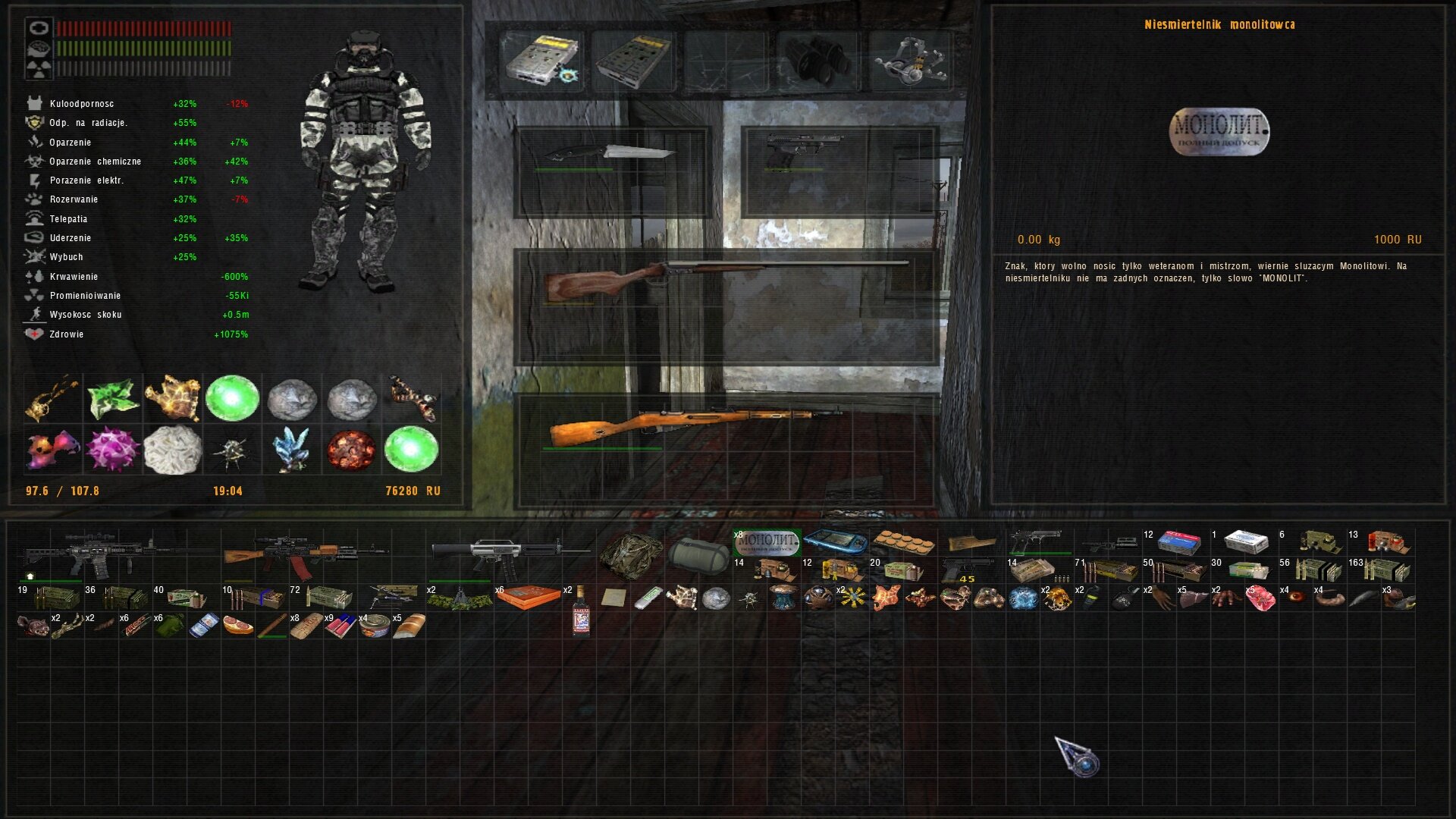This screenshot has height=819, width=1456.
Task: Select the equipped combat knife slot
Action: (x=611, y=154)
